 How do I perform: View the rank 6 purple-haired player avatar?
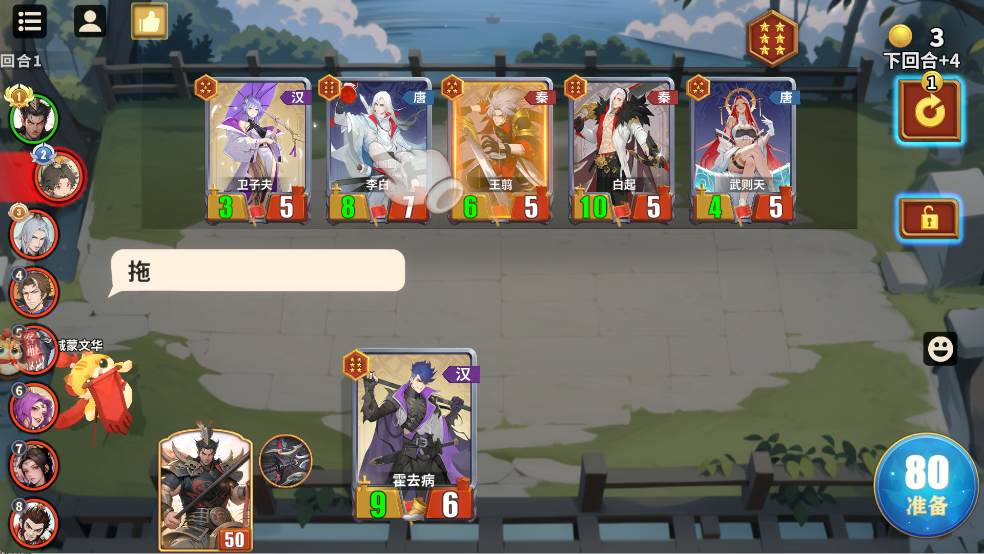click(x=33, y=408)
